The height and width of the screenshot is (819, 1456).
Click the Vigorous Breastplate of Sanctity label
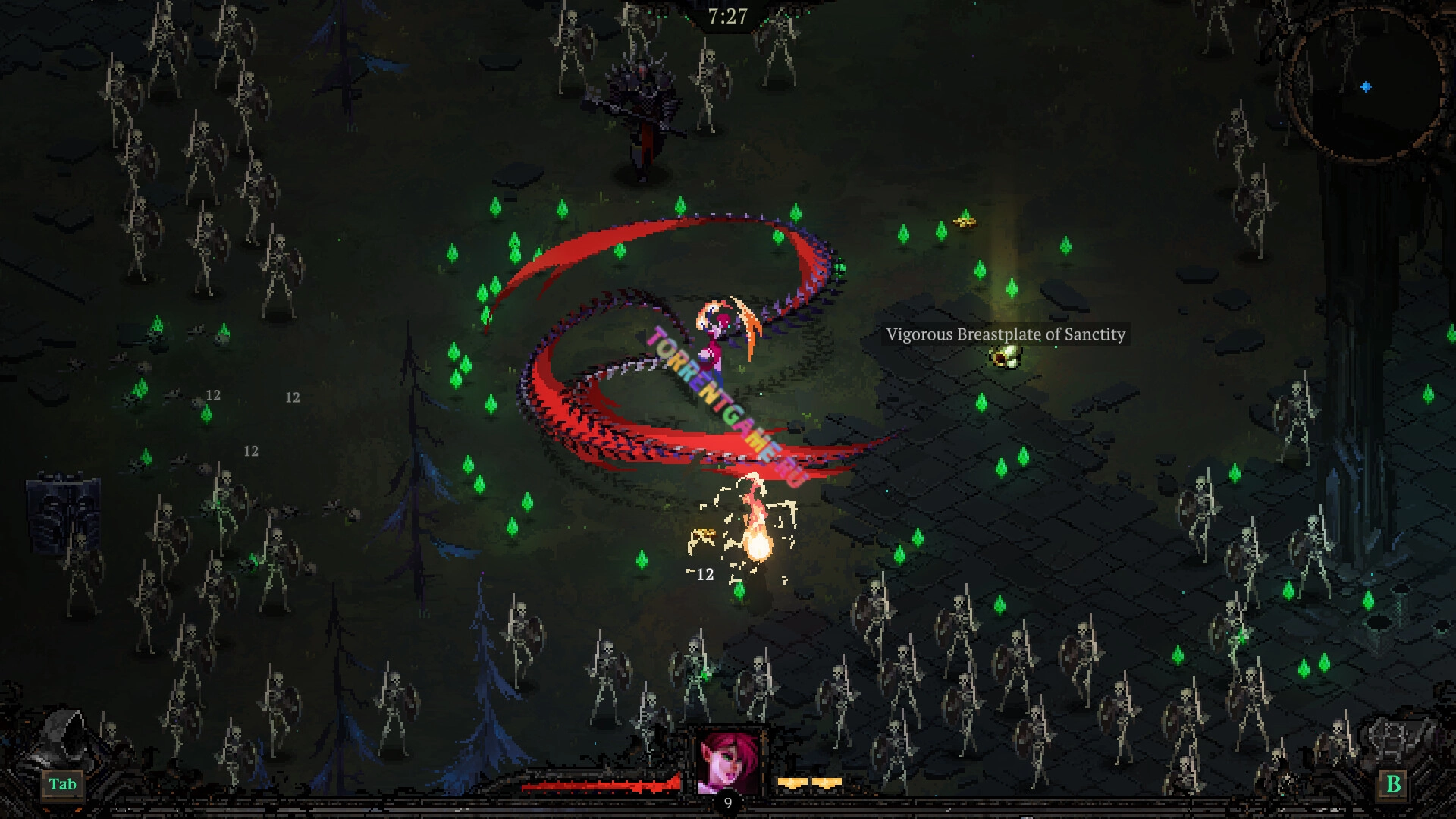[x=1006, y=334]
